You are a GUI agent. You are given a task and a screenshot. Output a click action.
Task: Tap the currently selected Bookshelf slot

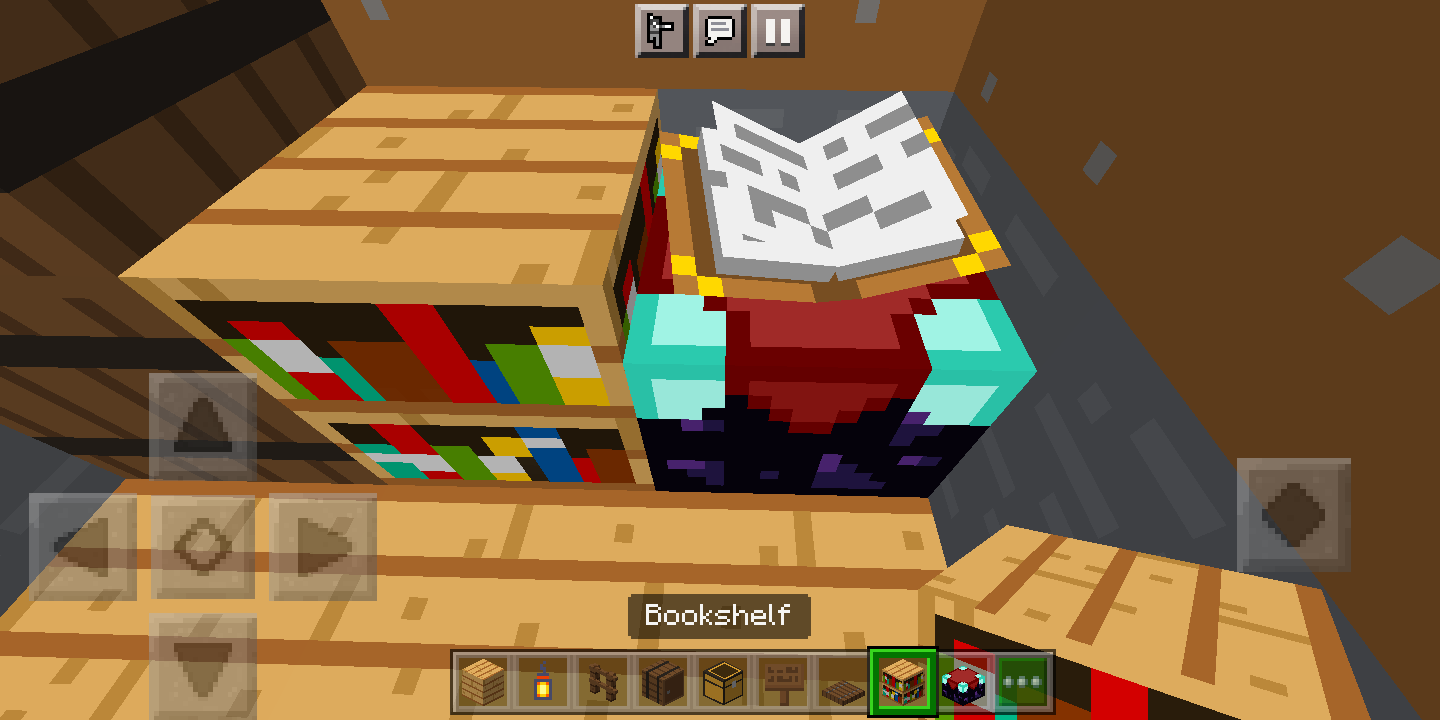tap(903, 682)
